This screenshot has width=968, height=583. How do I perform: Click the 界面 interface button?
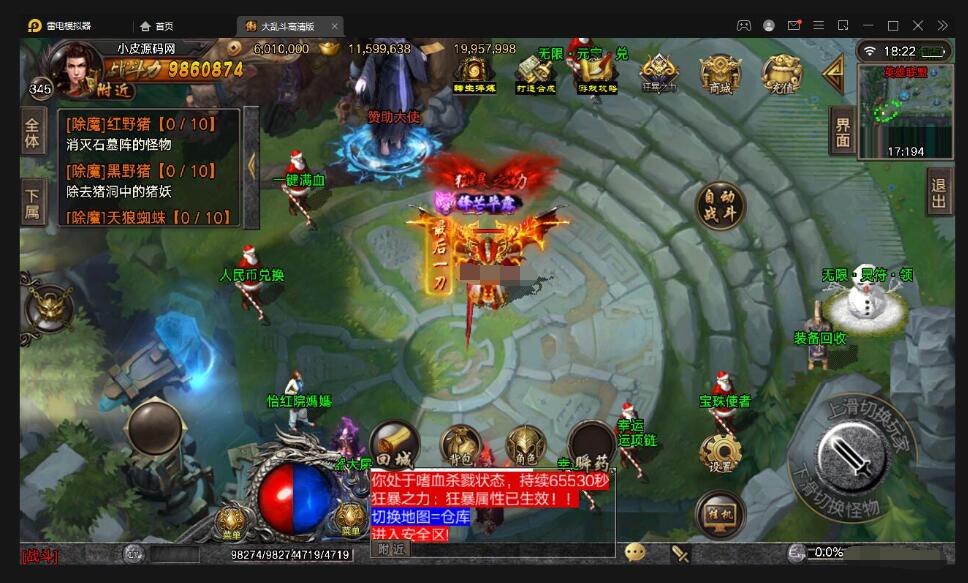(x=843, y=131)
